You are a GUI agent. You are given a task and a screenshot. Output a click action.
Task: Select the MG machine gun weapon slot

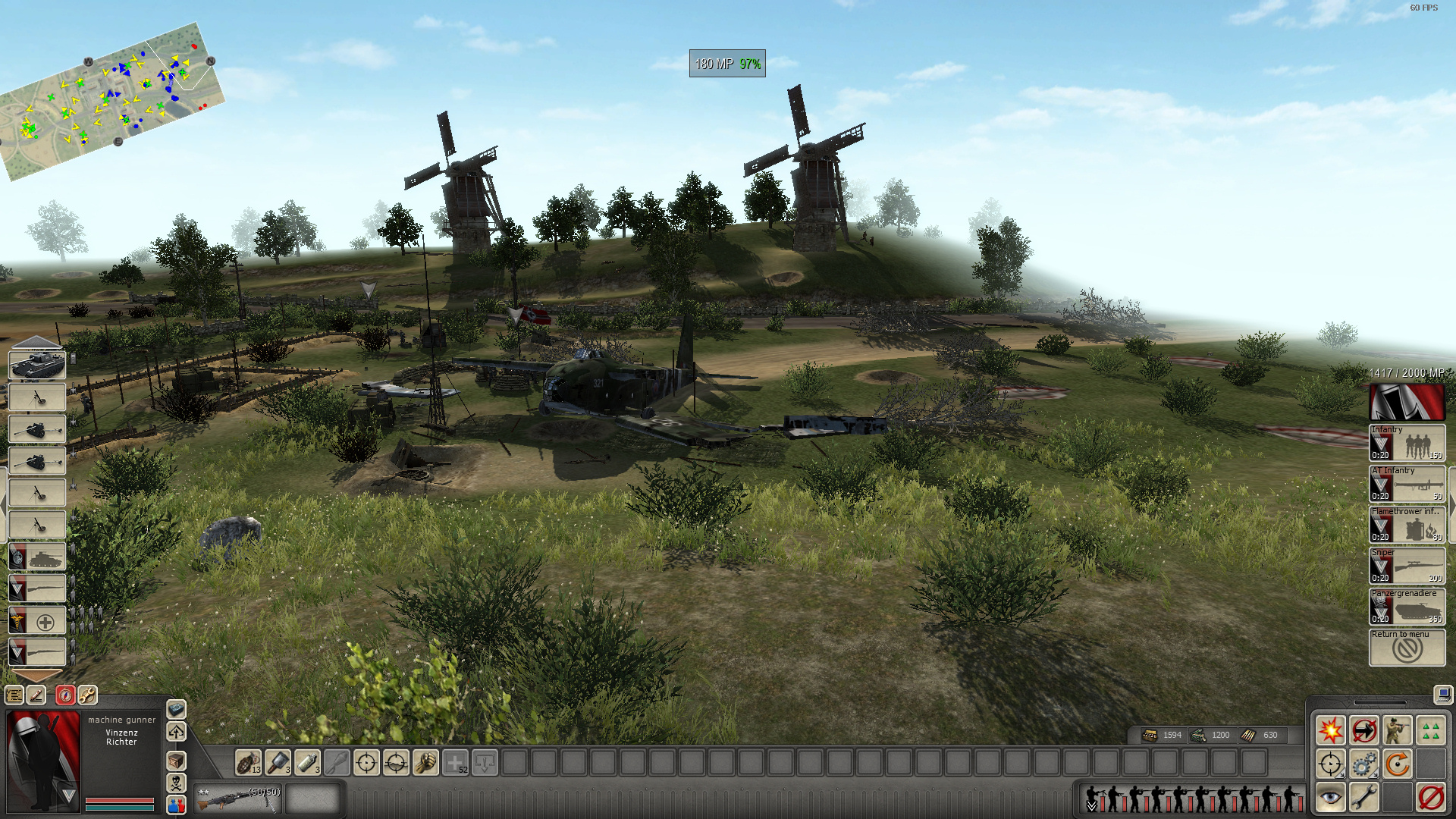(237, 799)
